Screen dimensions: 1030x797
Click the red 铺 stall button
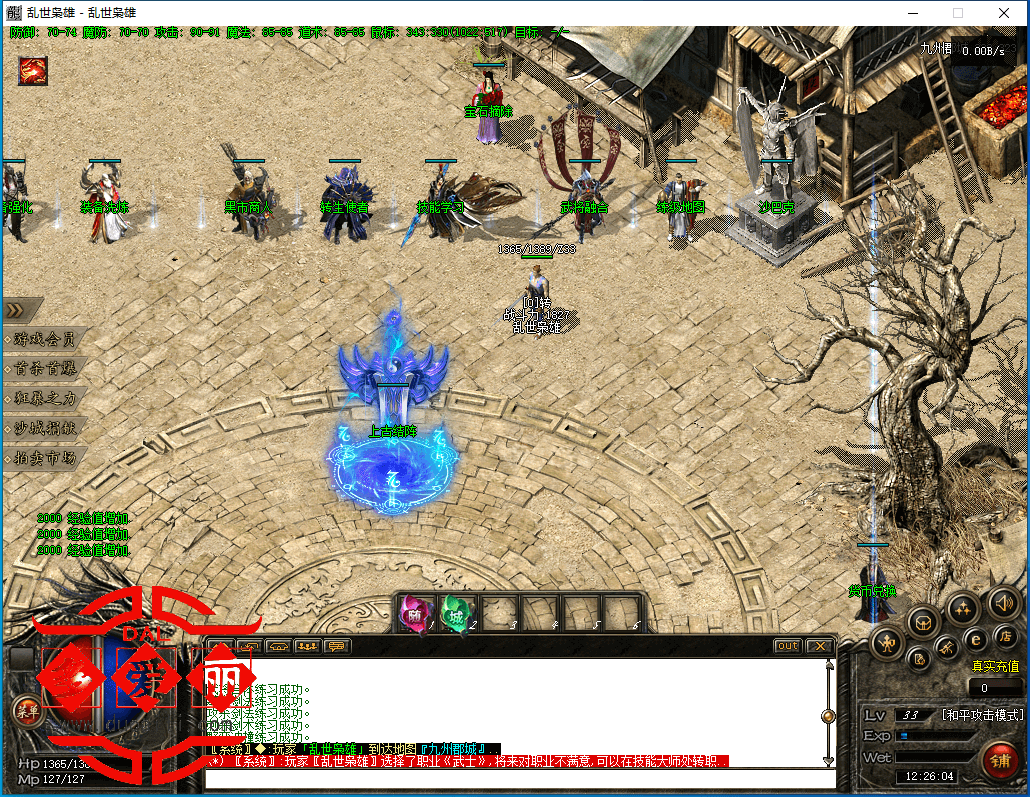tap(999, 759)
